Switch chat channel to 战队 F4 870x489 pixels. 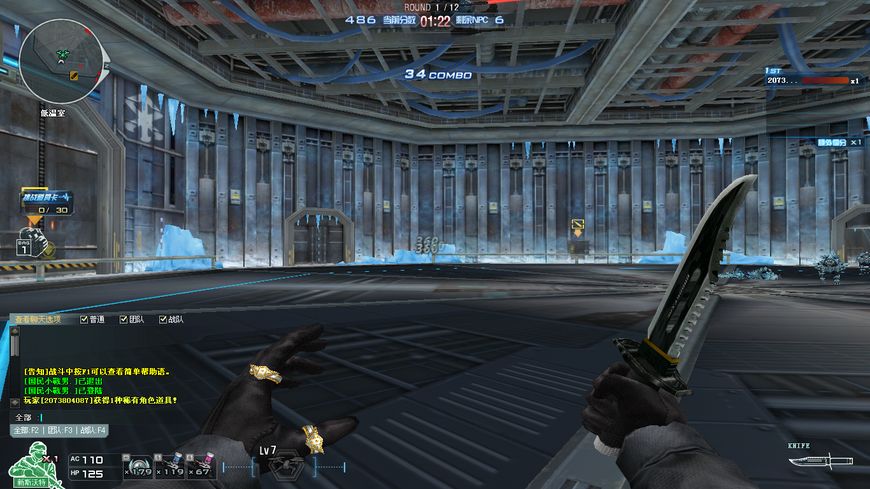[x=95, y=430]
